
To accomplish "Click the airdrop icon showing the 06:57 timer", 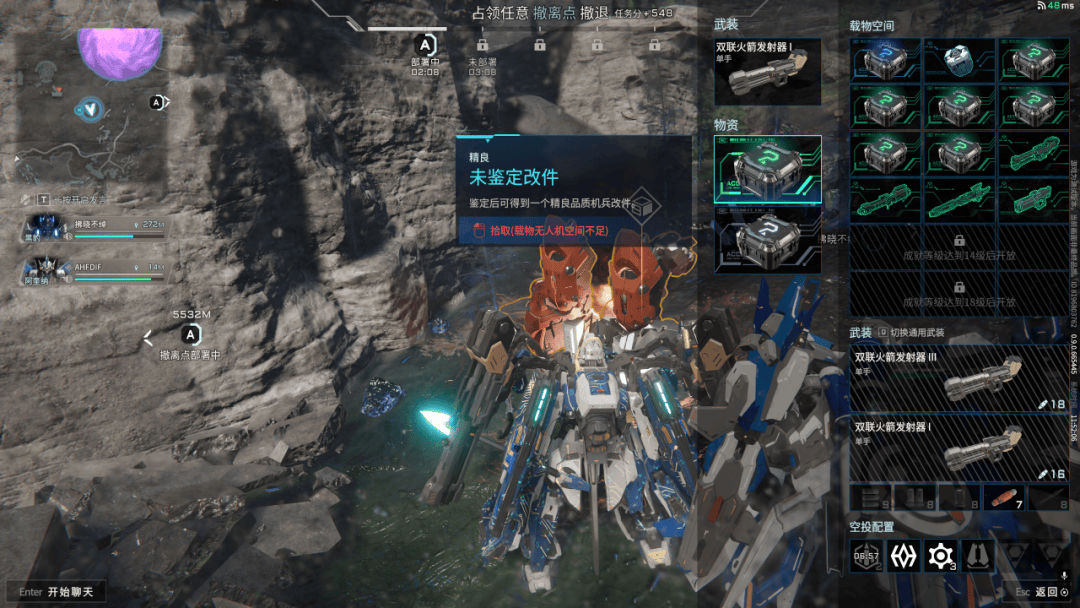I will [865, 556].
